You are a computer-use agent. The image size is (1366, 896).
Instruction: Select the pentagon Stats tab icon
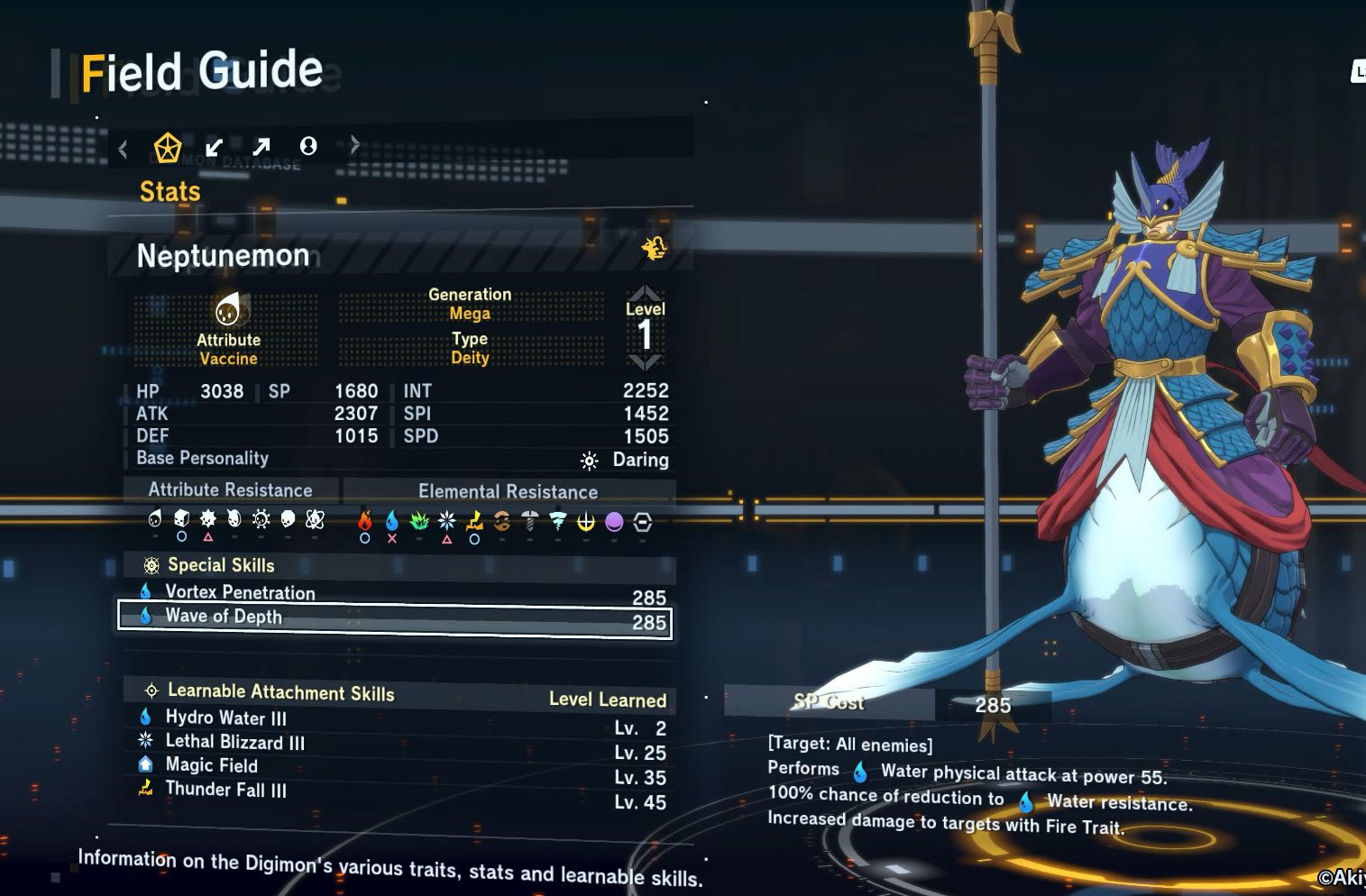pyautogui.click(x=168, y=147)
